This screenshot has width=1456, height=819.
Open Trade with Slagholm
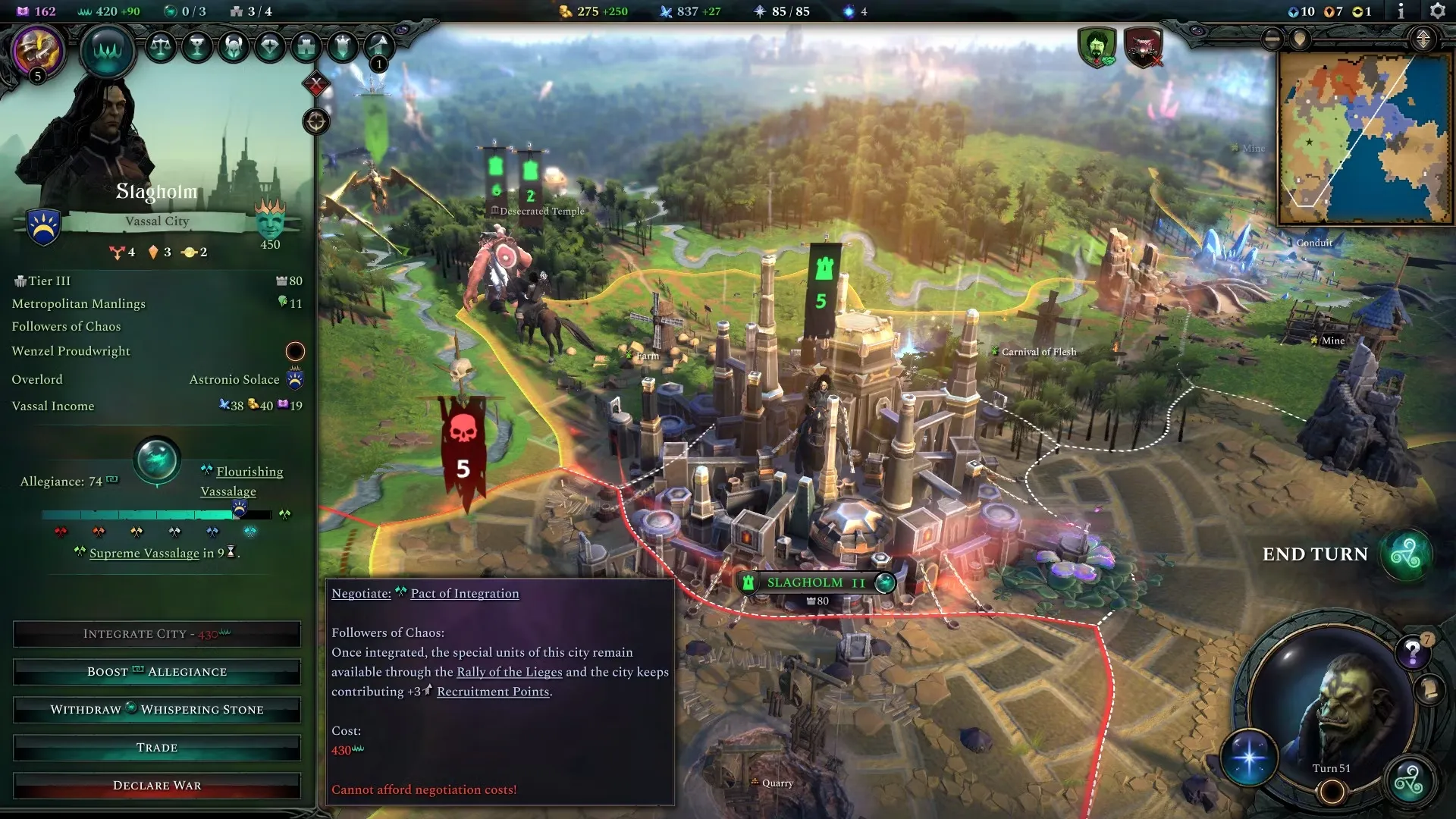(x=157, y=748)
